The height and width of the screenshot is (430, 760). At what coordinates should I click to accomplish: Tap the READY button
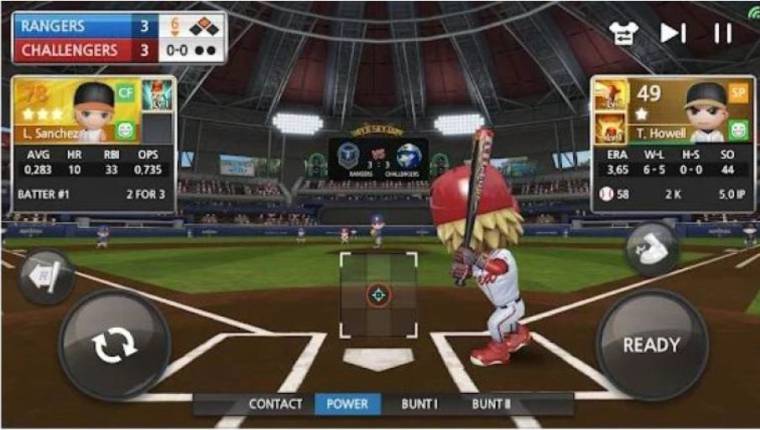(x=651, y=345)
